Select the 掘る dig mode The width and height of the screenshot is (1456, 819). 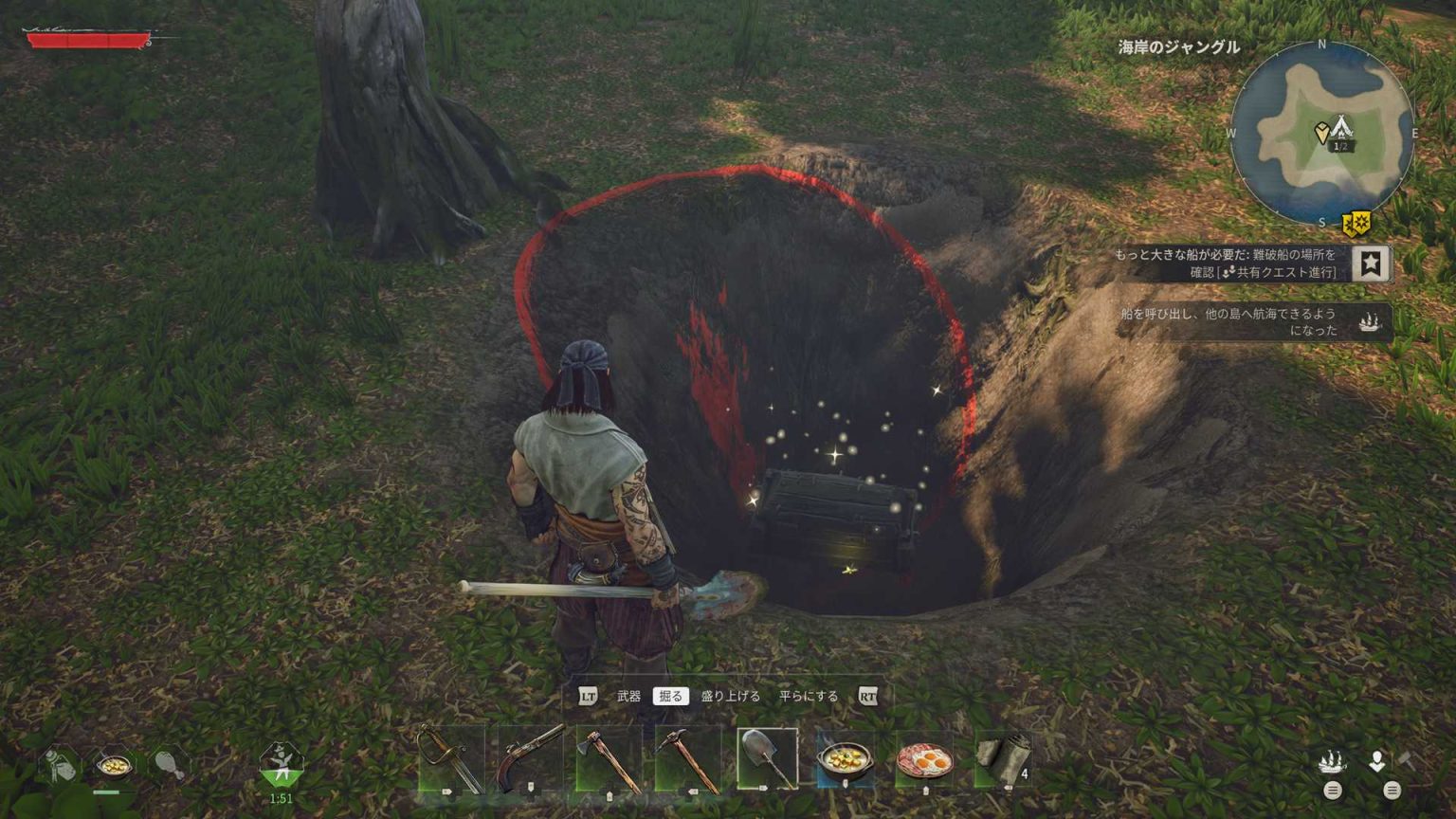click(670, 697)
